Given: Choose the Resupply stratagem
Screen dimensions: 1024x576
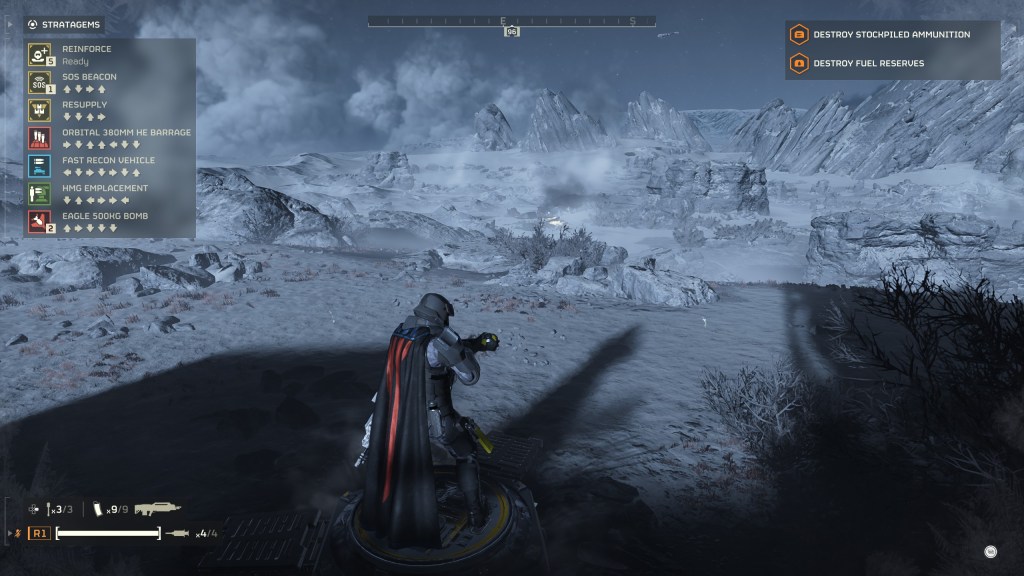Looking at the screenshot, I should tap(40, 110).
